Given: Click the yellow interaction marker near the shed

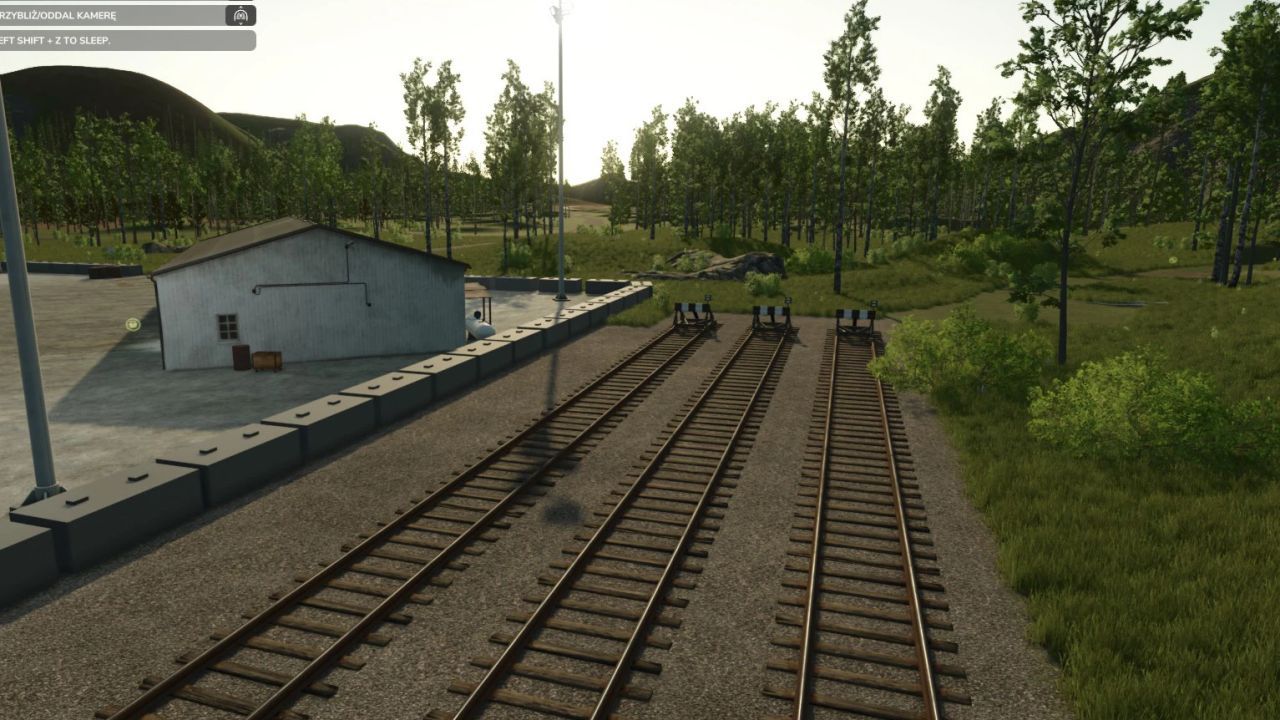Looking at the screenshot, I should tap(132, 325).
